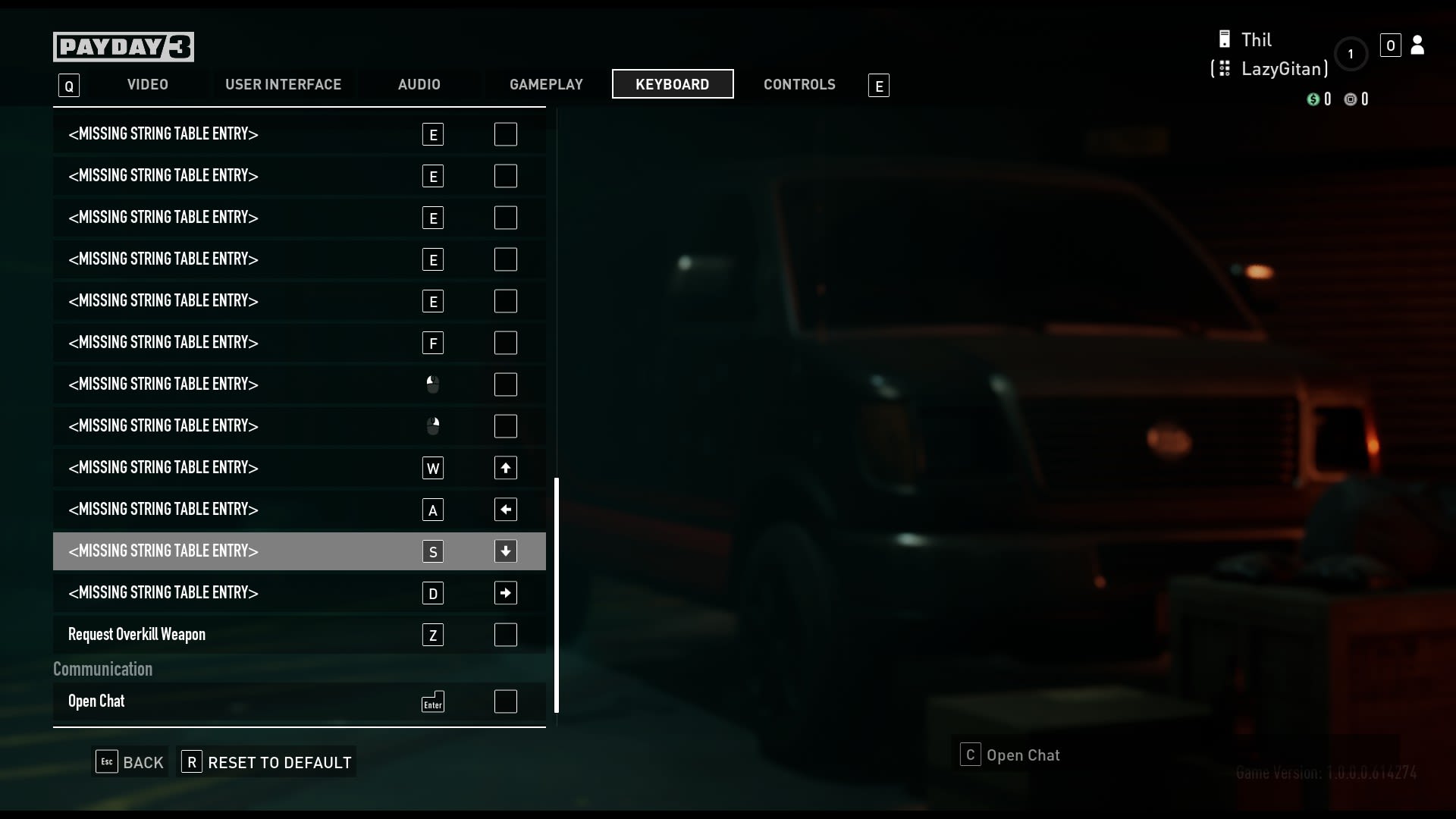Click the down-arrow icon in highlighted S row
The image size is (1456, 819).
point(505,551)
